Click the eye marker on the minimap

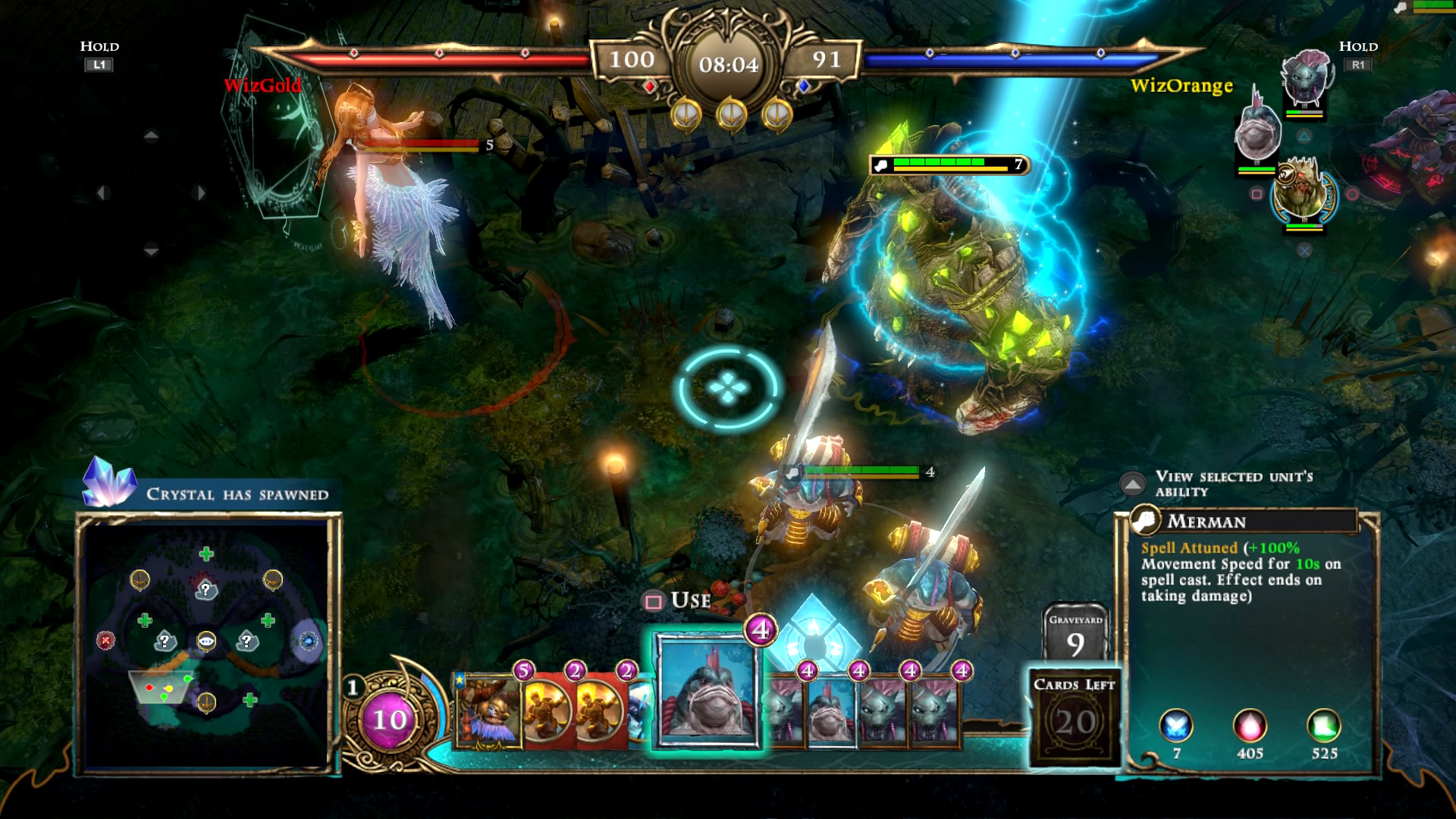click(x=206, y=642)
